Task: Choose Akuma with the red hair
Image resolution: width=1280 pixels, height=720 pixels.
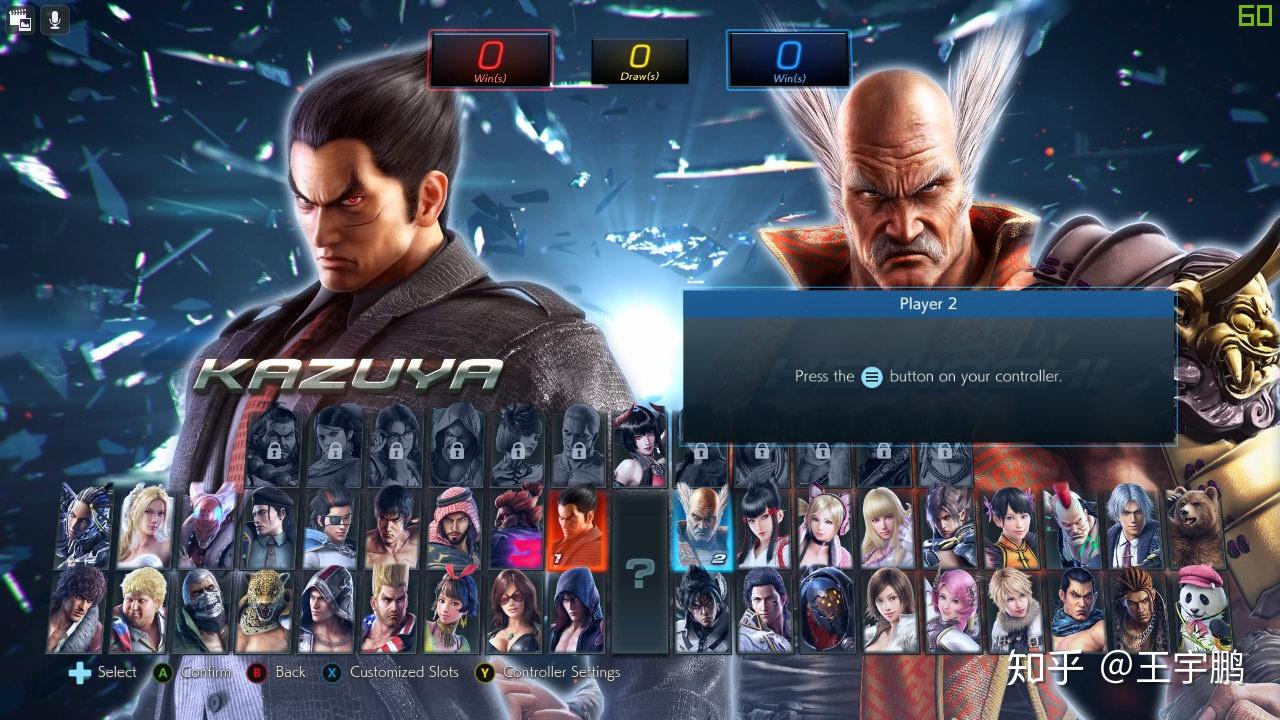Action: click(516, 528)
